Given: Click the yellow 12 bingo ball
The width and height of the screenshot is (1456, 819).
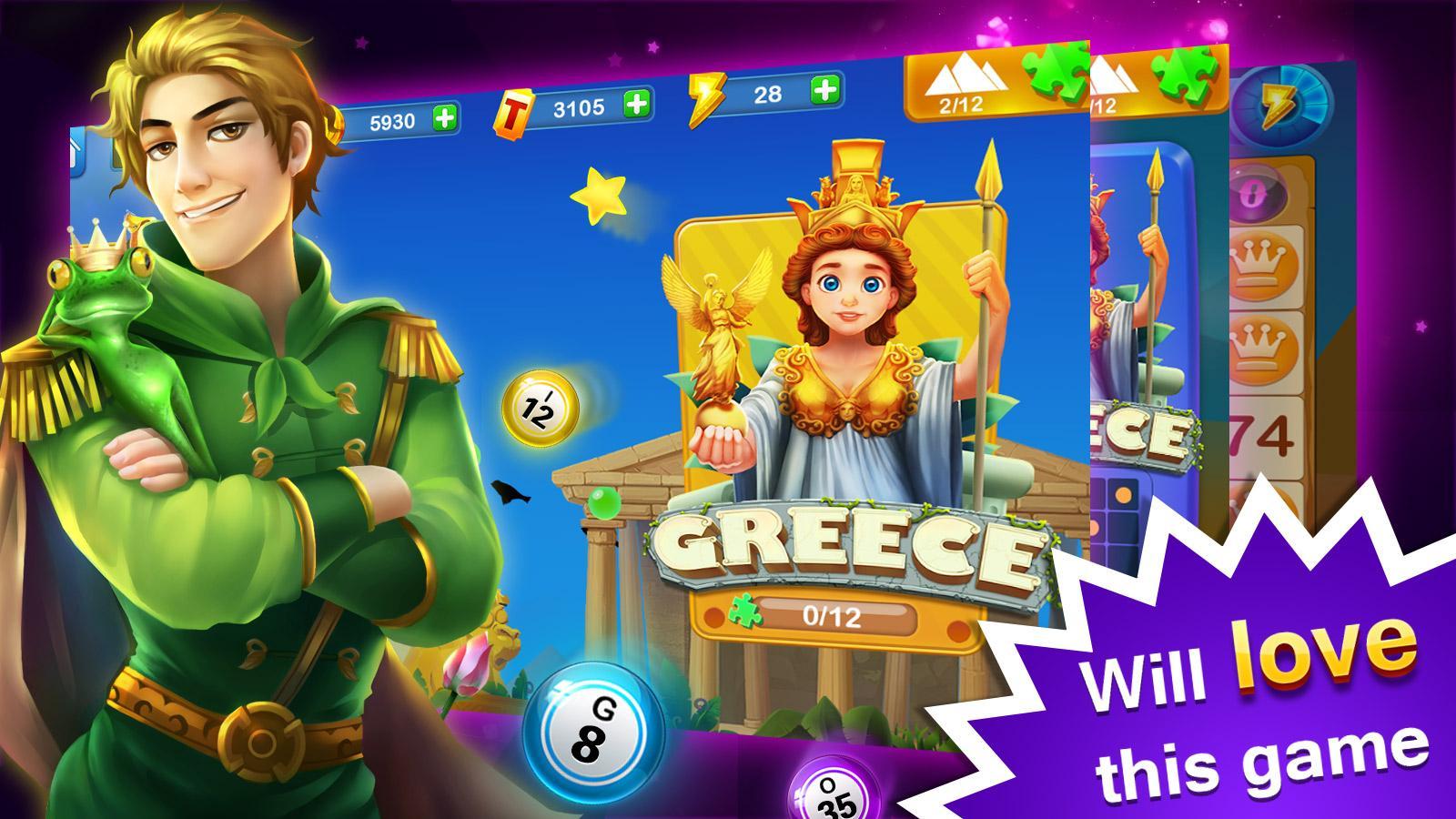Looking at the screenshot, I should 541,408.
